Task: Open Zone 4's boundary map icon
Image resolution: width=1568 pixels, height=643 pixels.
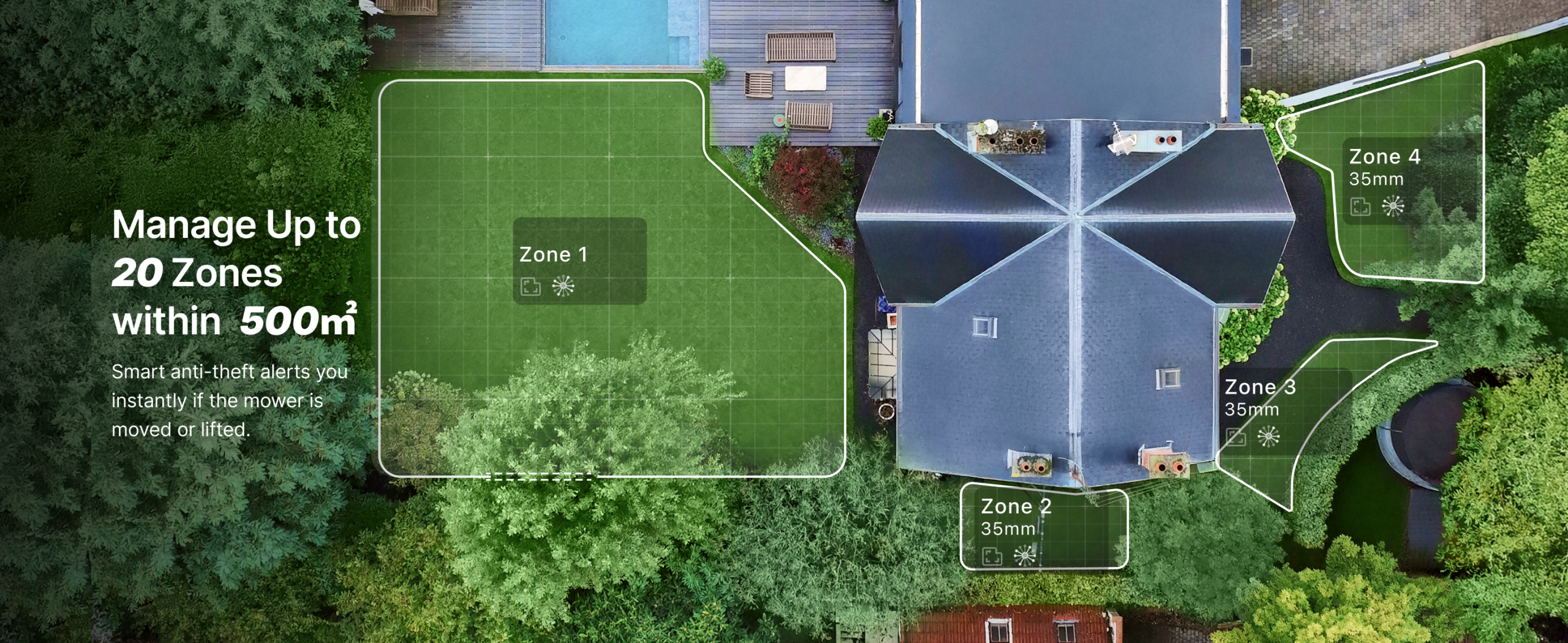Action: click(x=1360, y=207)
